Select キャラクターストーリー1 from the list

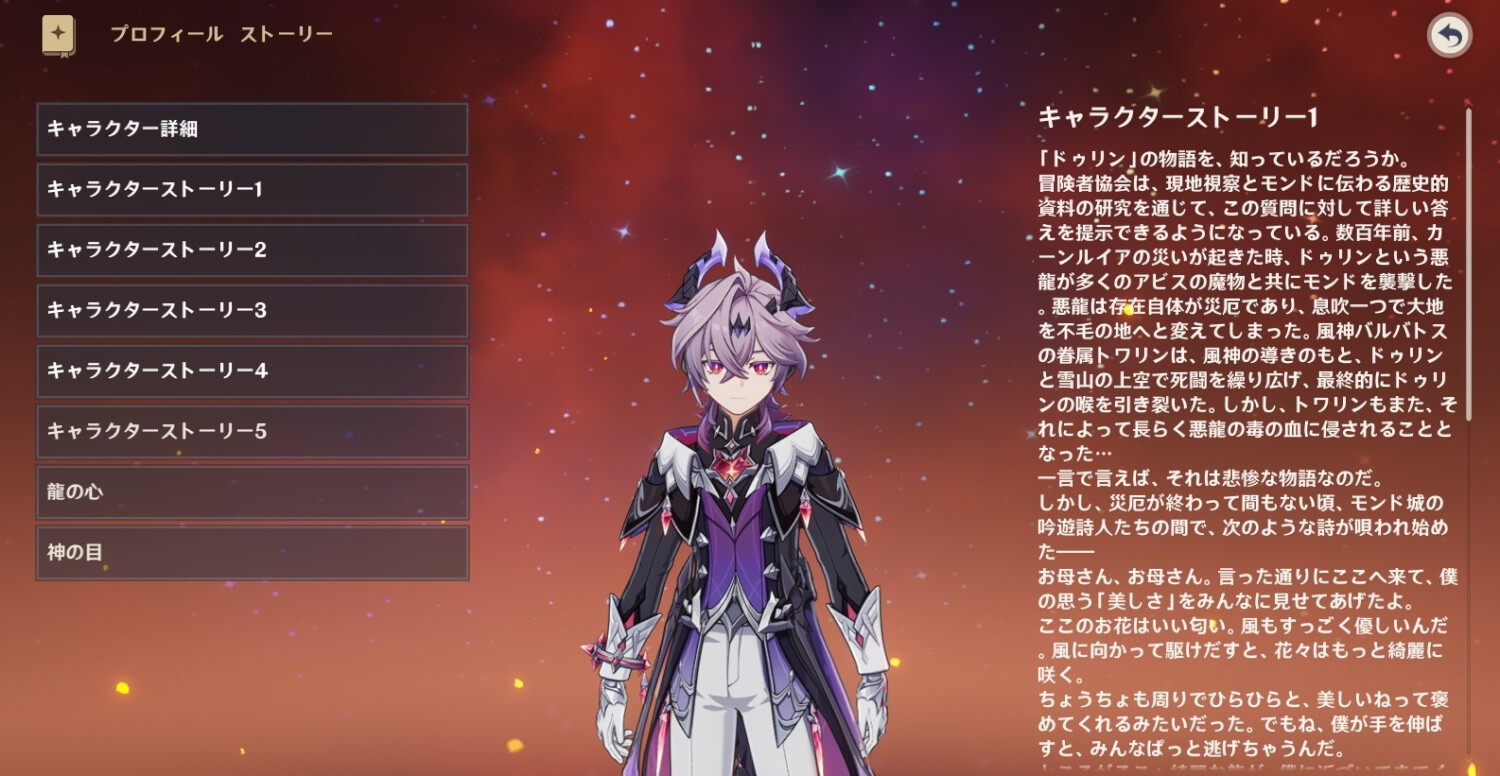tap(252, 189)
